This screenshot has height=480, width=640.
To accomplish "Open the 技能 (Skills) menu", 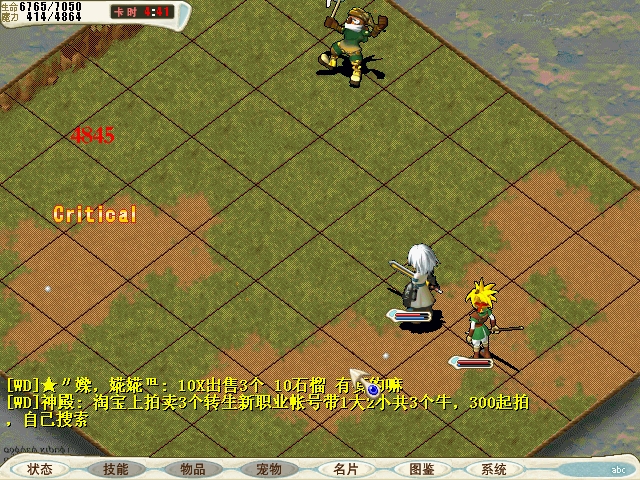I will [115, 469].
